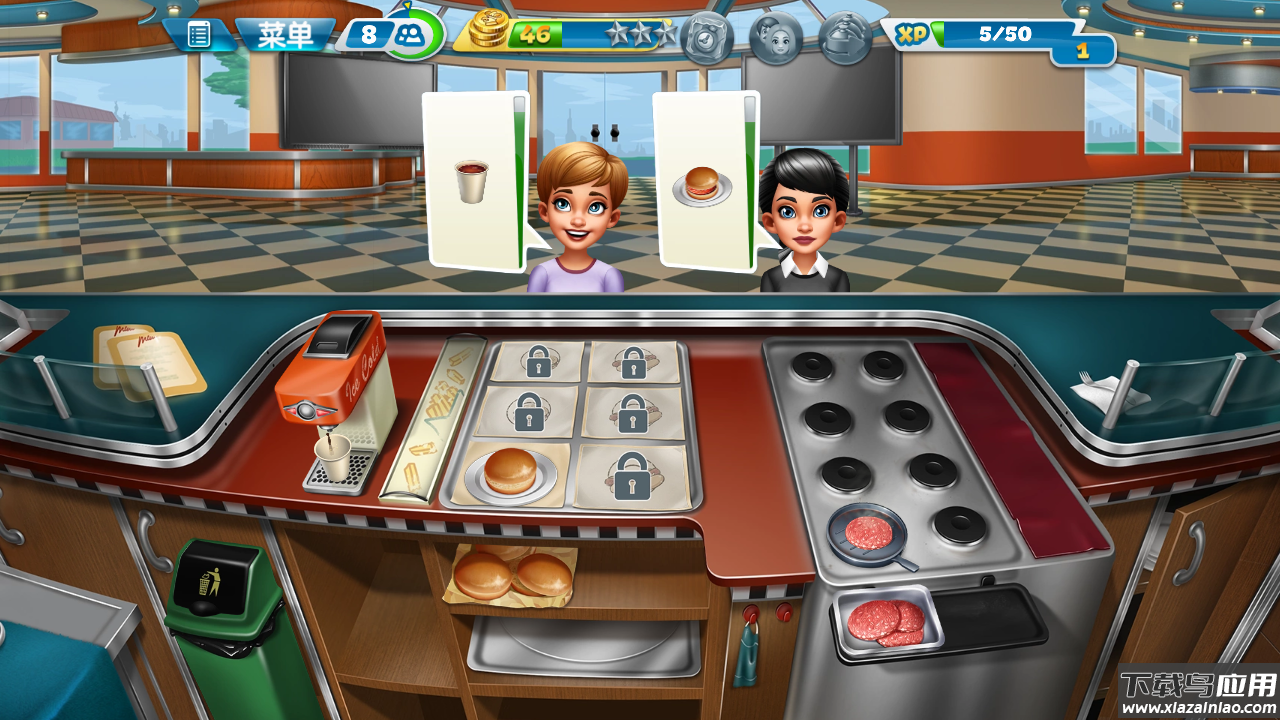Open the 菜单 menu button

(285, 36)
